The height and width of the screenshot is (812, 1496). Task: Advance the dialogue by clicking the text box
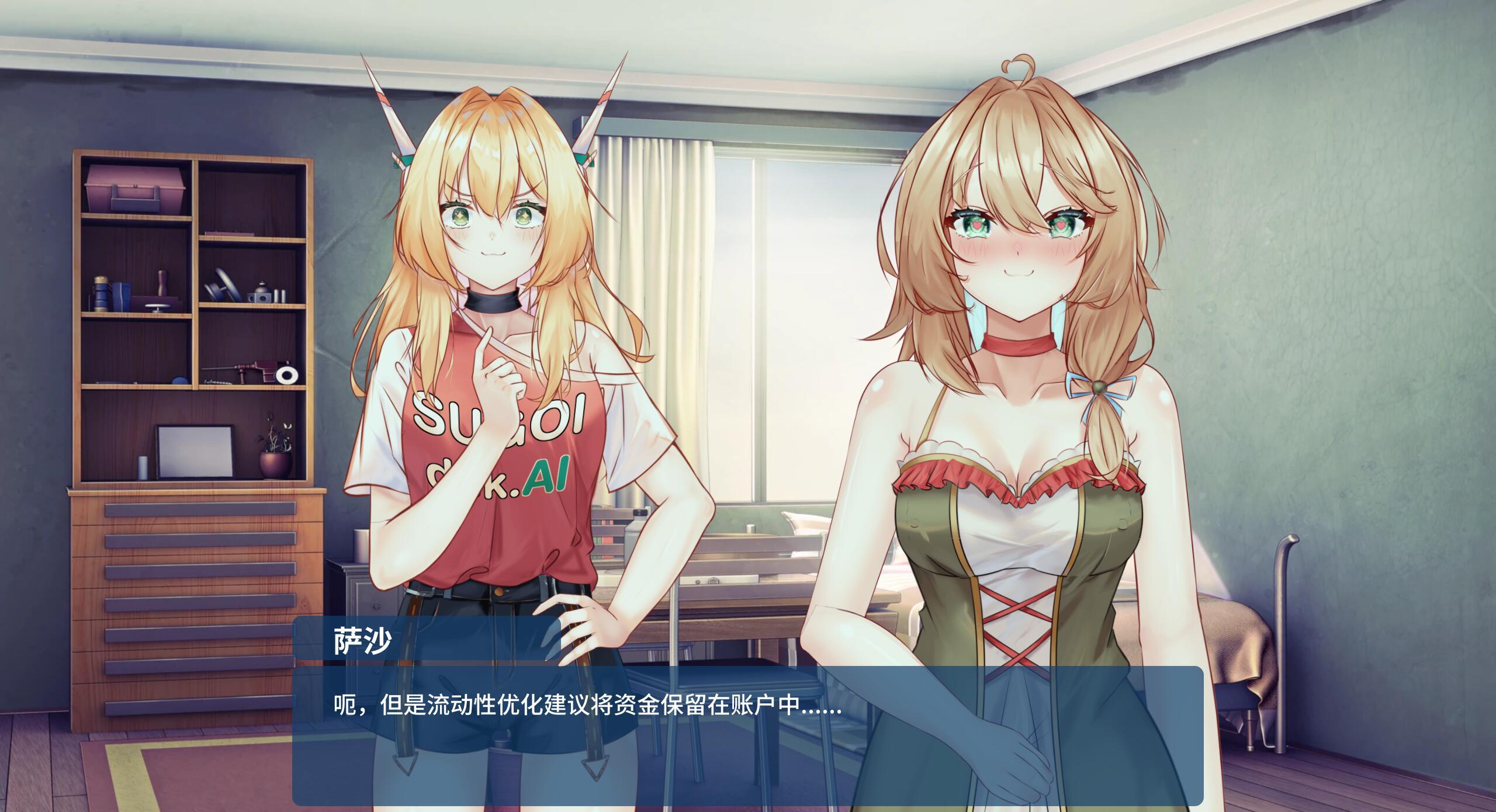pyautogui.click(x=747, y=735)
